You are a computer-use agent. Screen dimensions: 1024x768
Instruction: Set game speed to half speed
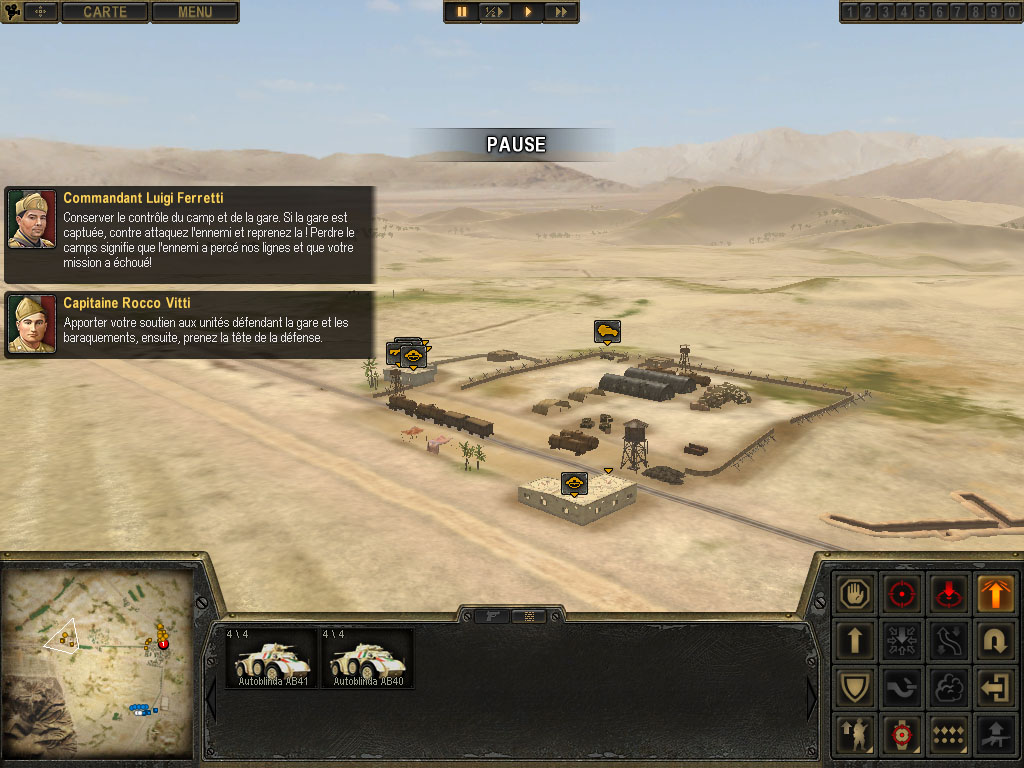tap(494, 12)
